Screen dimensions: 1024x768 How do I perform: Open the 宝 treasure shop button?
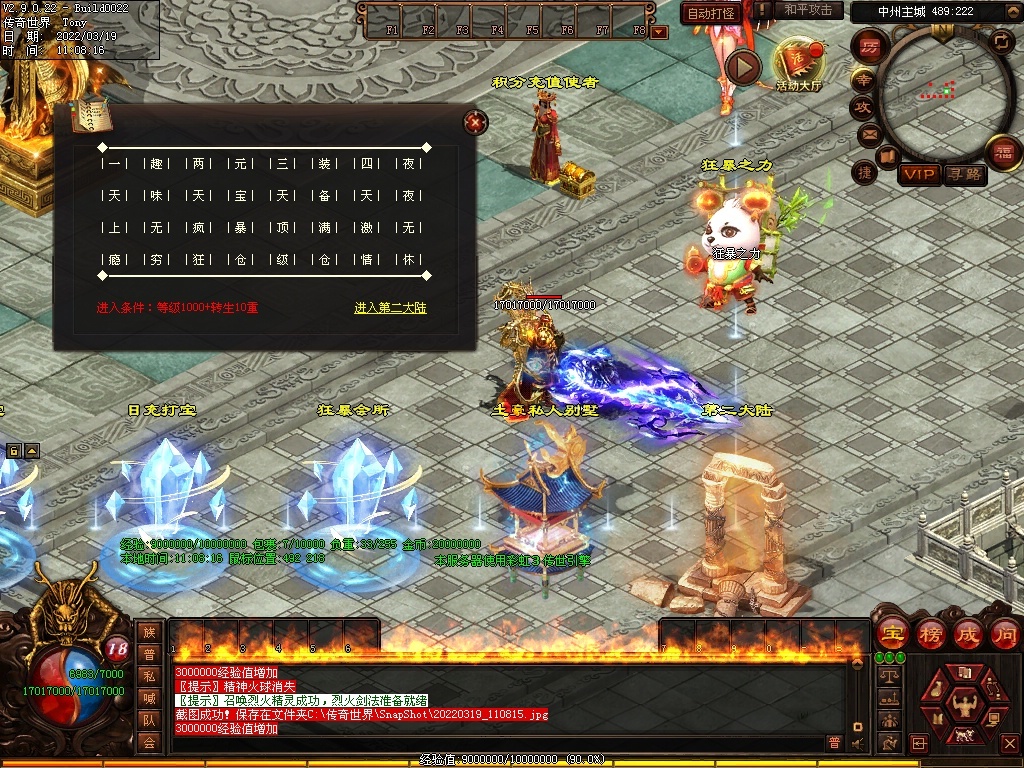[892, 633]
